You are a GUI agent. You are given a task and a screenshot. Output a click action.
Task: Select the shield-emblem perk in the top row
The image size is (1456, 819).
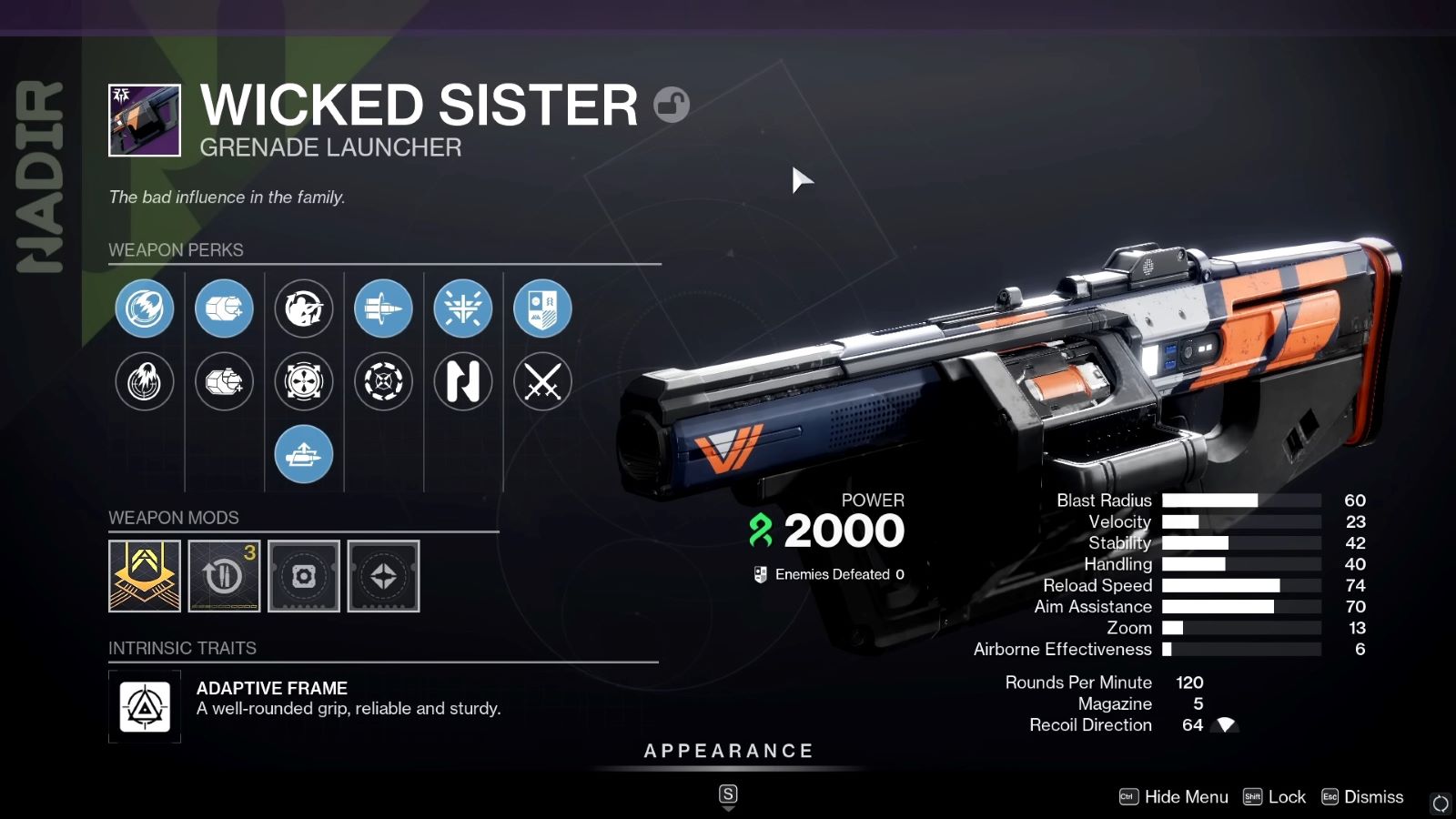tap(542, 308)
